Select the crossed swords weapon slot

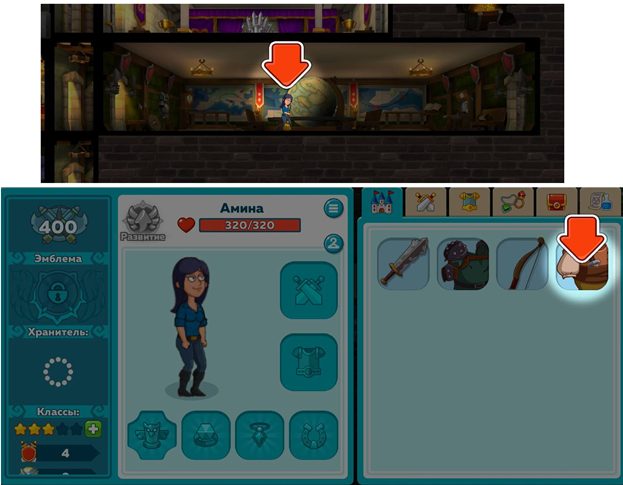(x=308, y=290)
